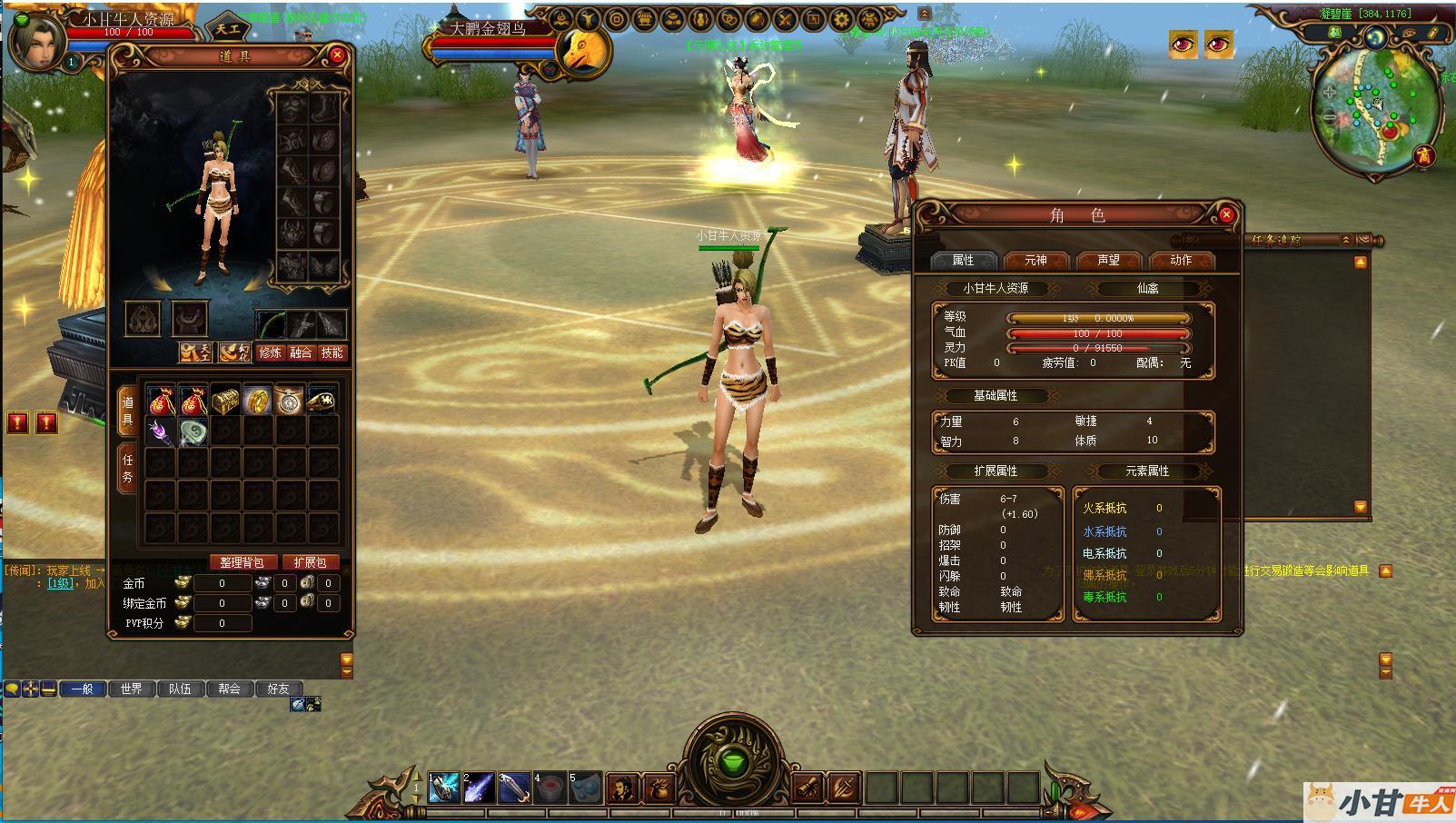Viewport: 1456px width, 823px height.
Task: Open the gear settings icon in top menu
Action: [842, 19]
